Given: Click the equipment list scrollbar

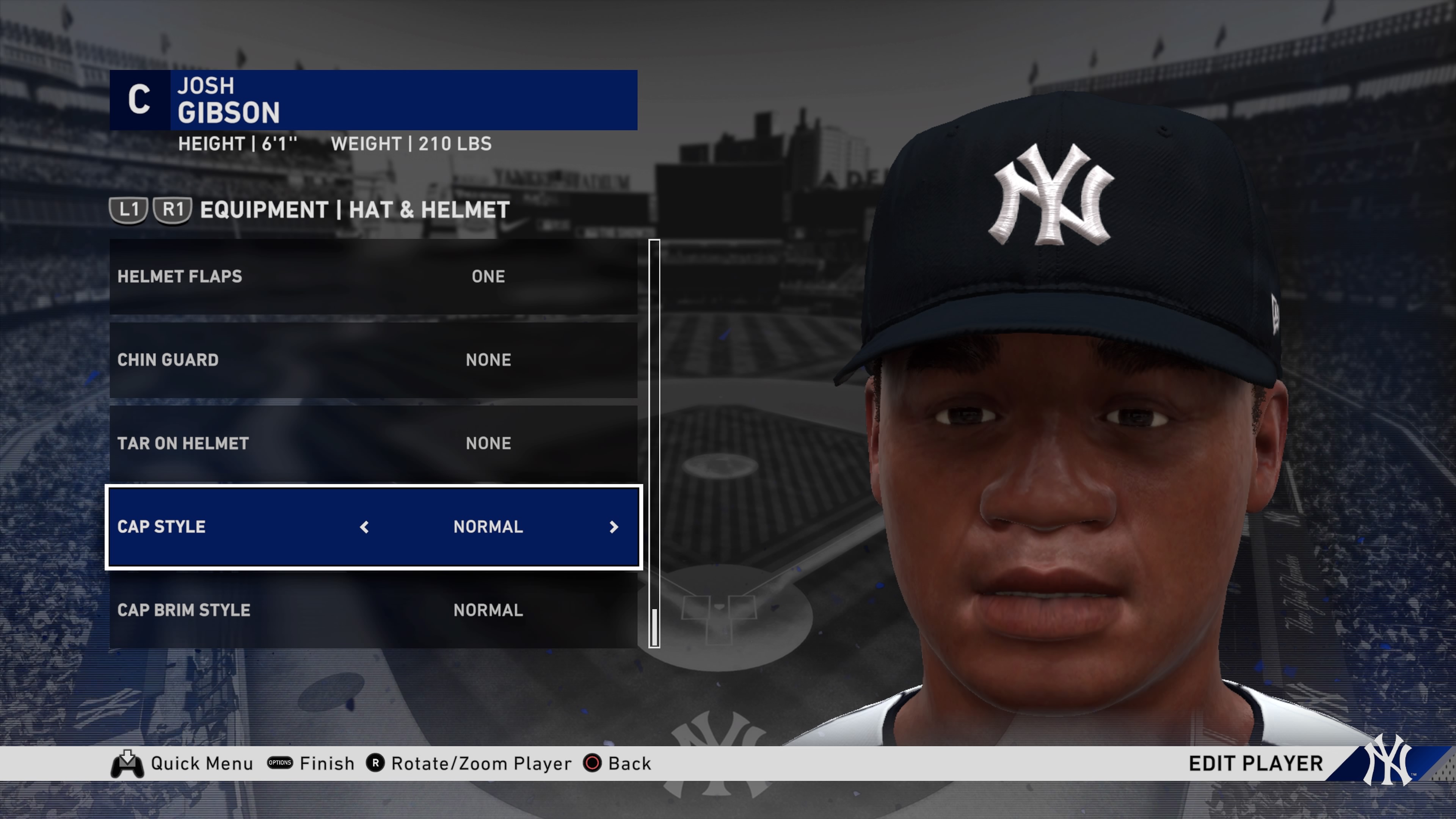Looking at the screenshot, I should [654, 443].
